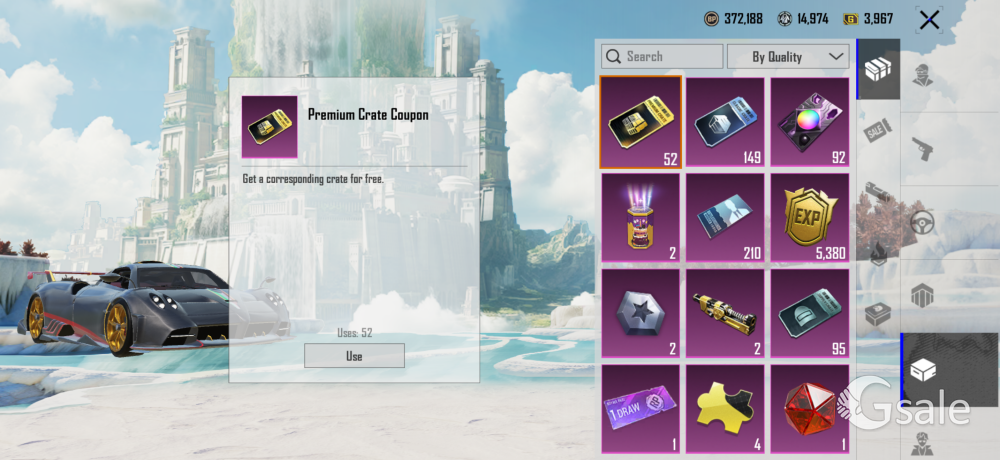This screenshot has height=460, width=1000.
Task: Select the silver star hexagon item
Action: [641, 313]
